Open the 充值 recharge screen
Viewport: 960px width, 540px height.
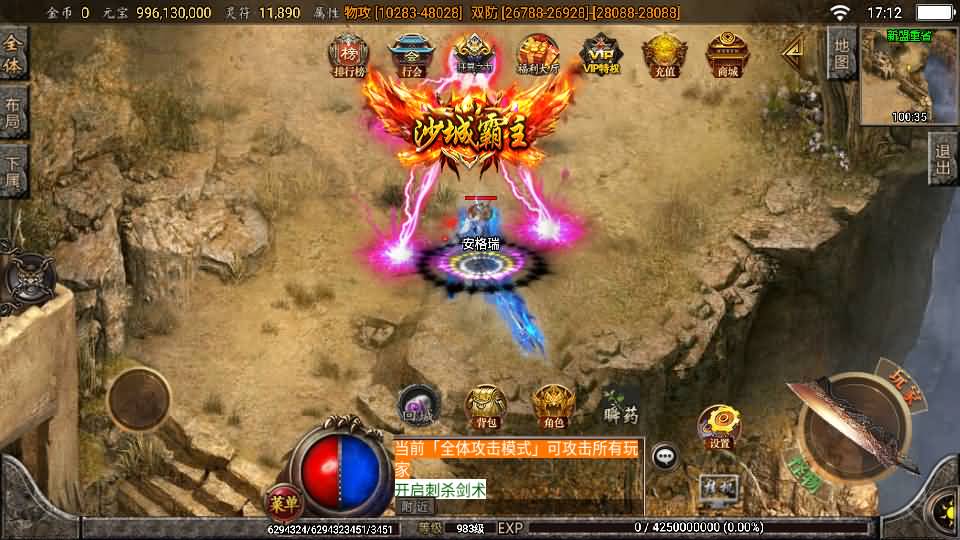click(662, 53)
